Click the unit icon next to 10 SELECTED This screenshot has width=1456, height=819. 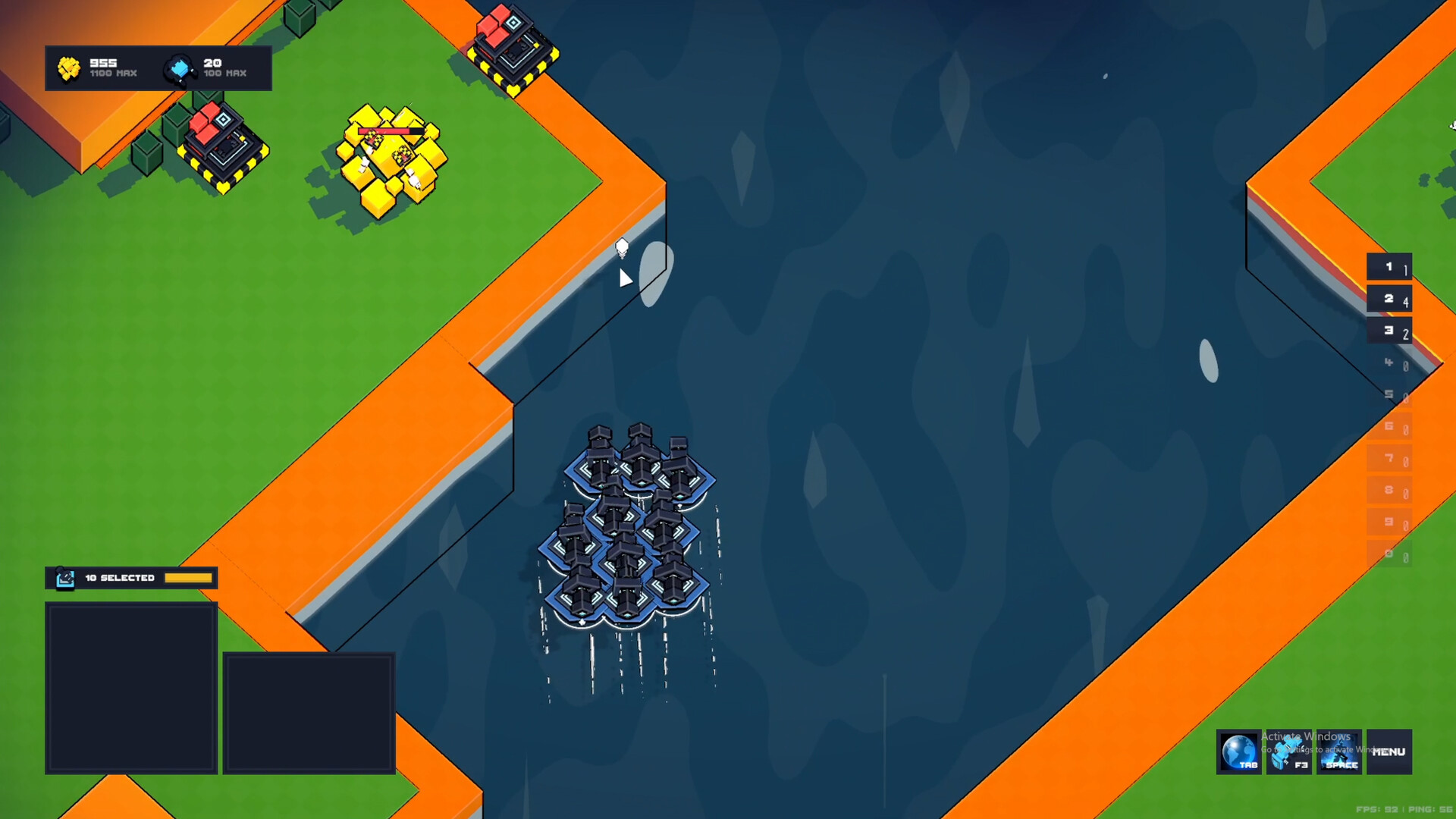pos(66,578)
